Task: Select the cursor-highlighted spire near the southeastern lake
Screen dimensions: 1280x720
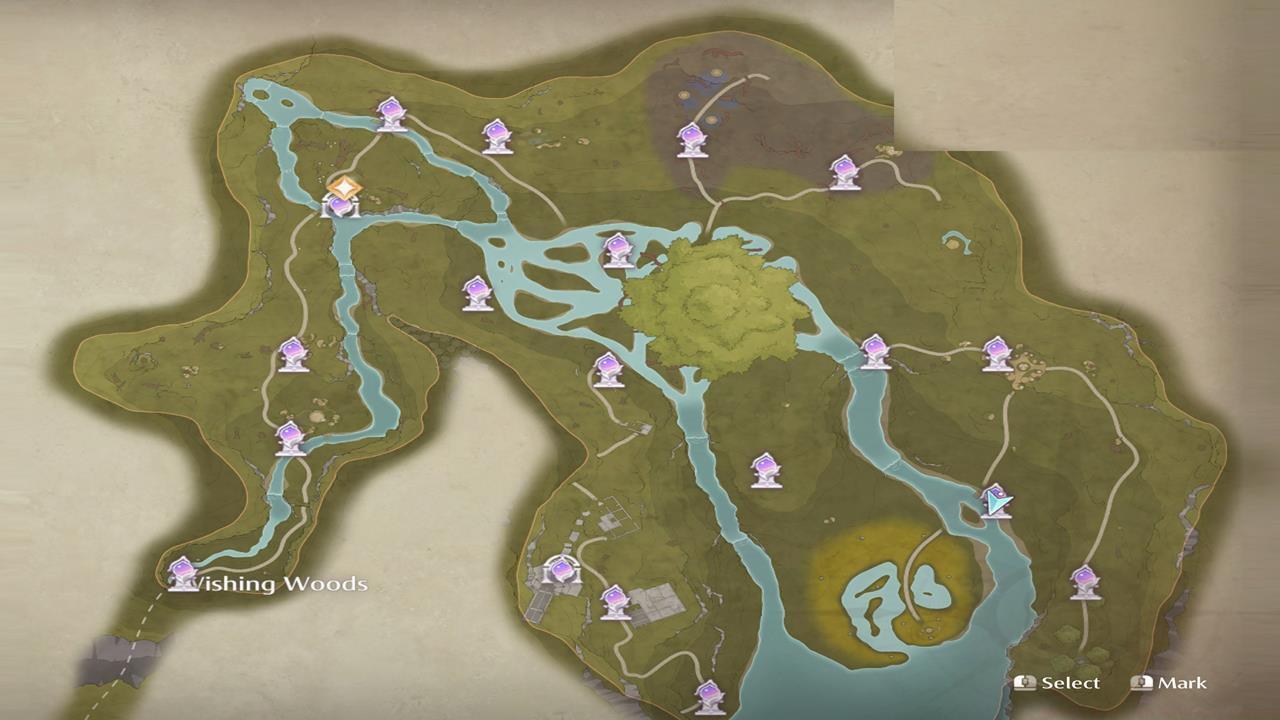Action: click(995, 500)
